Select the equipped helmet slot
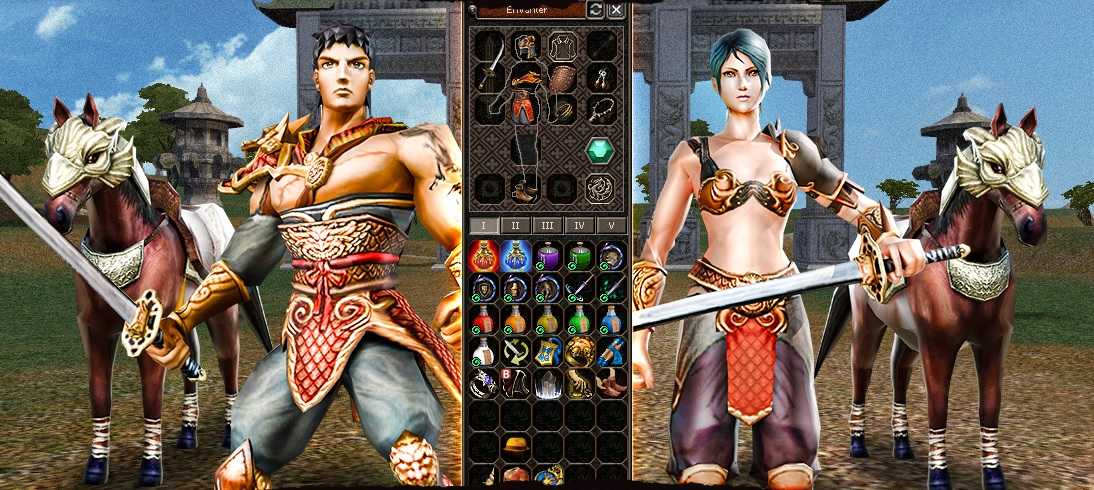 pyautogui.click(x=527, y=46)
